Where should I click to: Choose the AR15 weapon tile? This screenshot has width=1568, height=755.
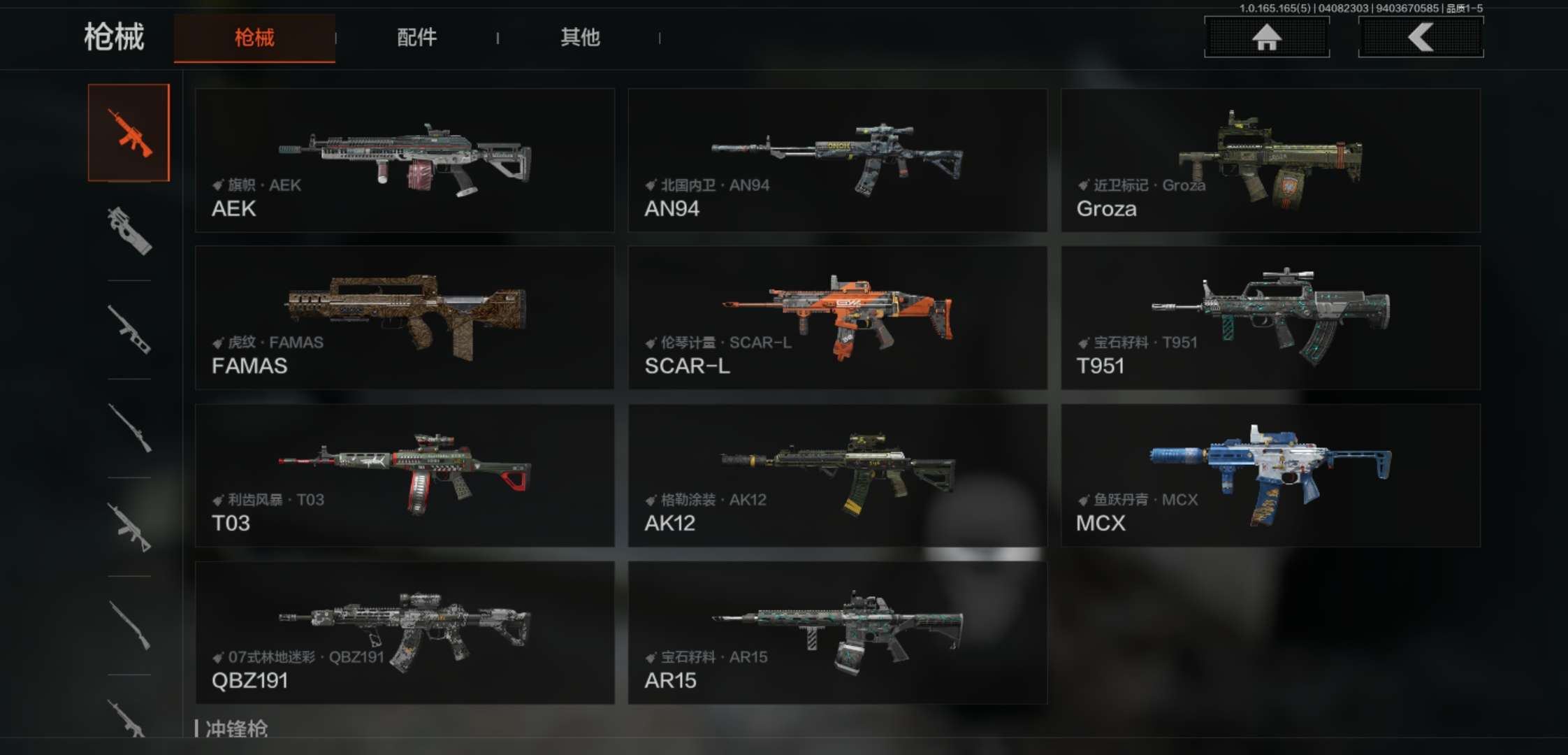pyautogui.click(x=837, y=633)
